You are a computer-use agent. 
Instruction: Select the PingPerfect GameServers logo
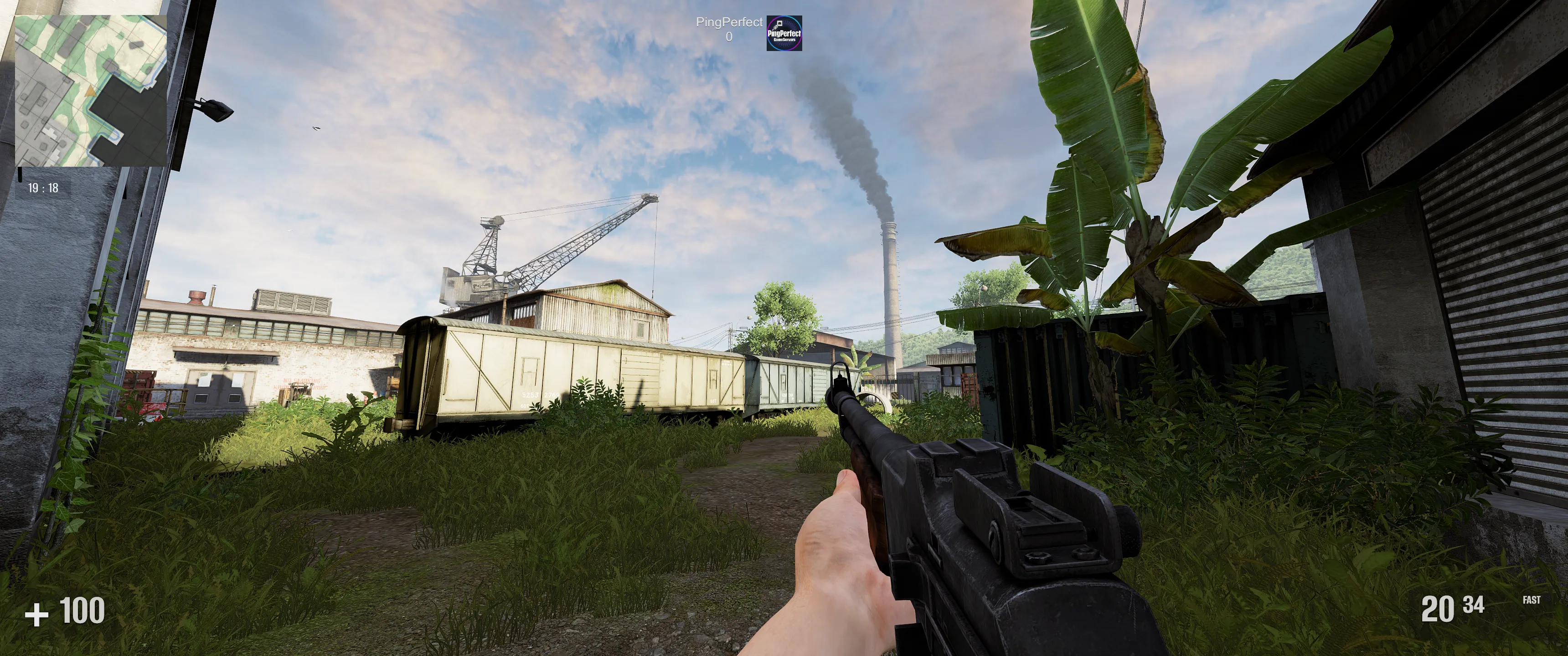pos(784,33)
